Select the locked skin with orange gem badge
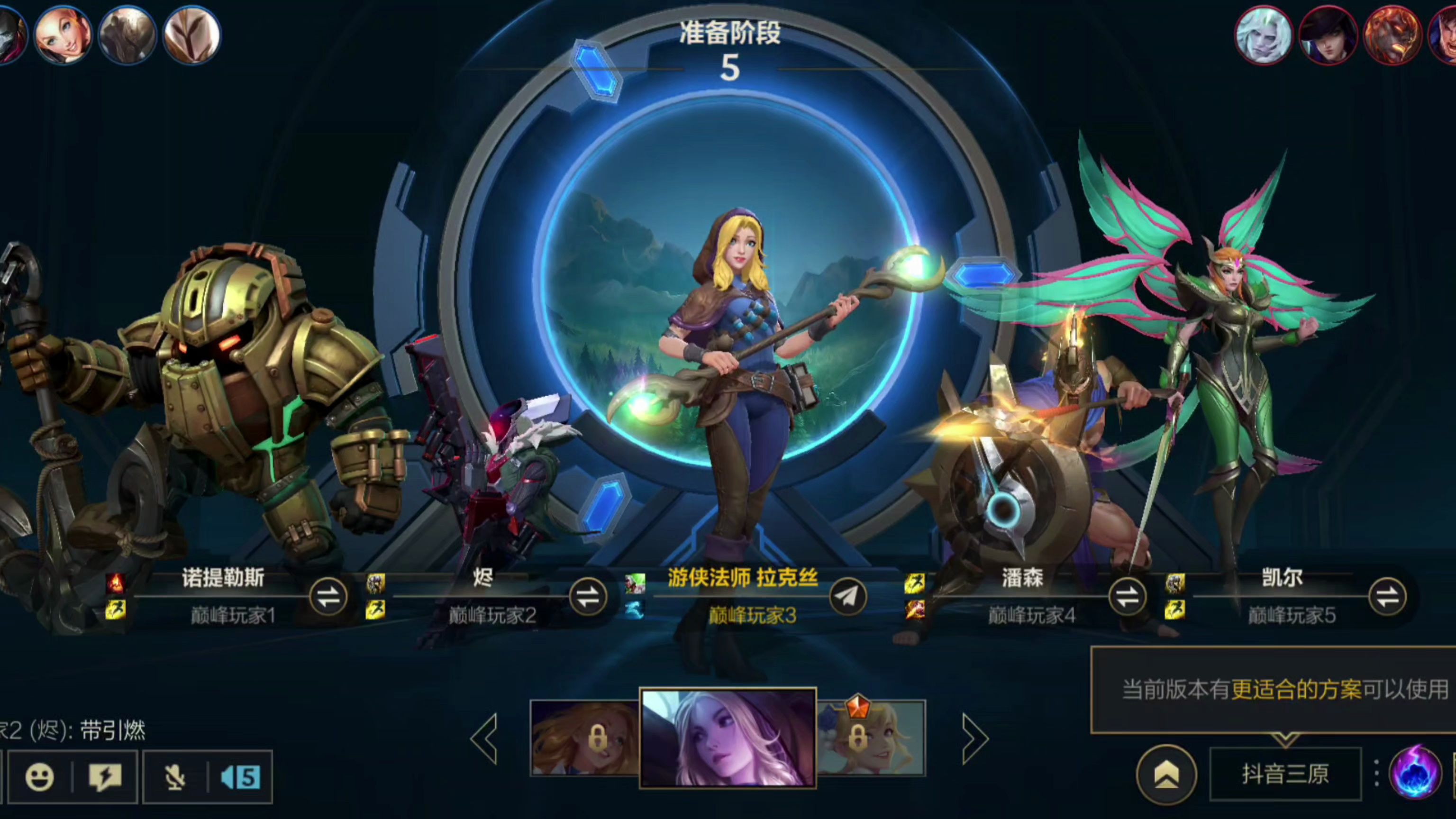The height and width of the screenshot is (819, 1456). tap(872, 738)
